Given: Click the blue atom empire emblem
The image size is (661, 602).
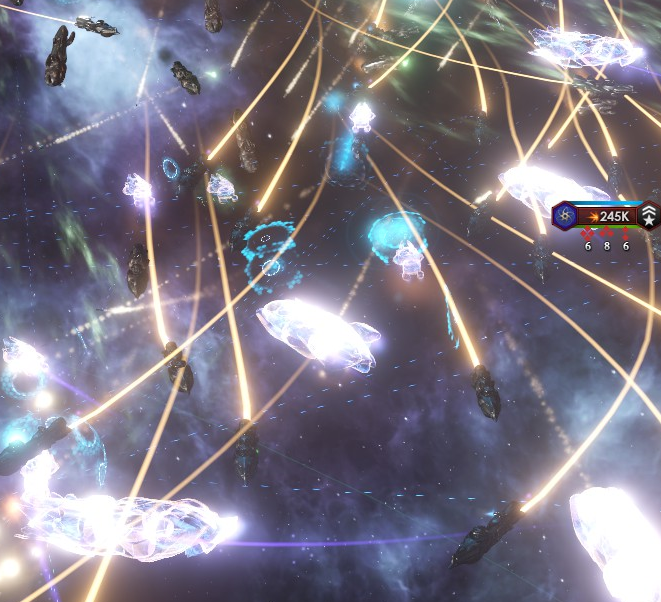Looking at the screenshot, I should [566, 215].
